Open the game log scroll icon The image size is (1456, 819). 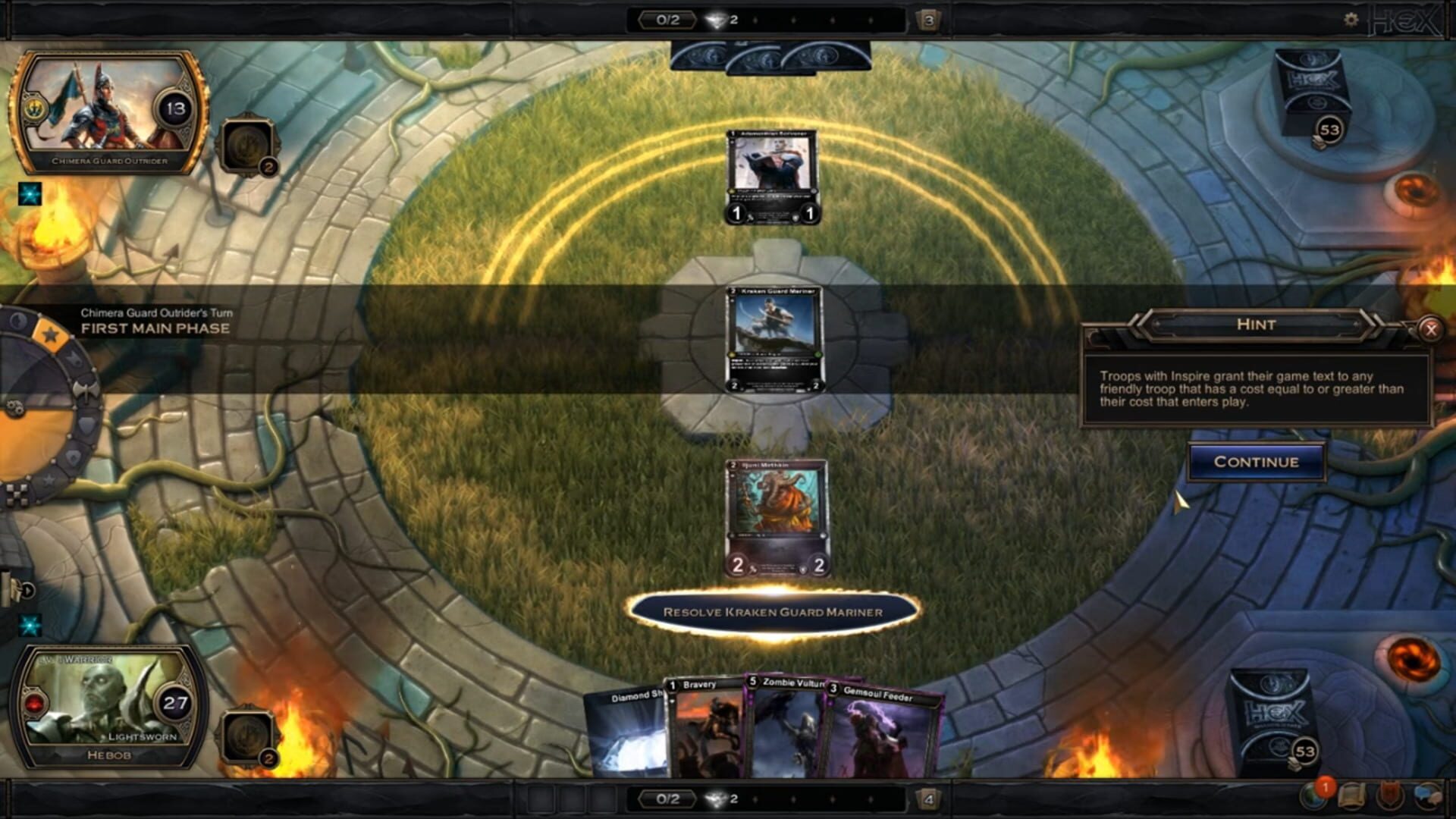[x=1352, y=796]
